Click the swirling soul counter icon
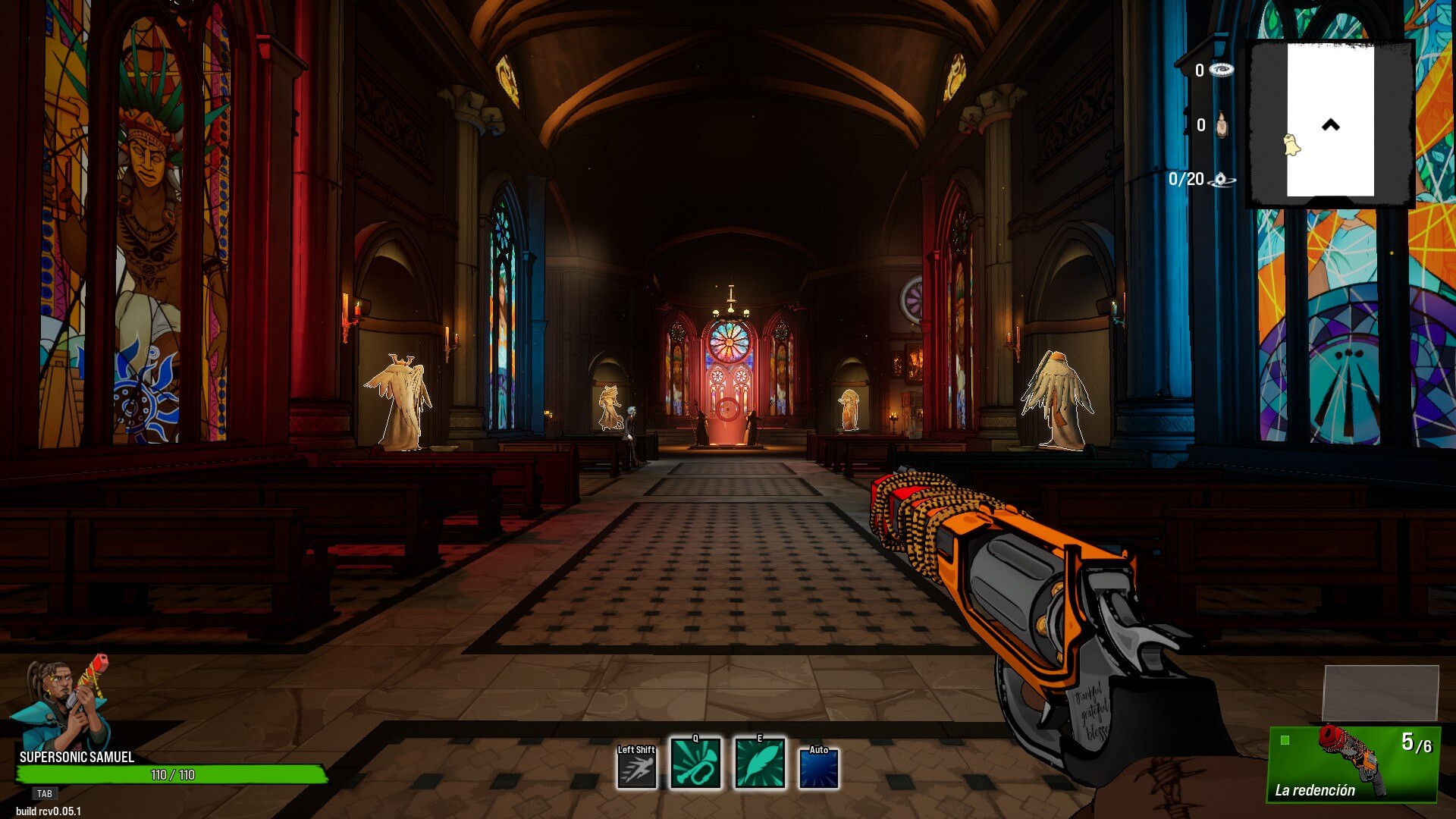 tap(1221, 180)
